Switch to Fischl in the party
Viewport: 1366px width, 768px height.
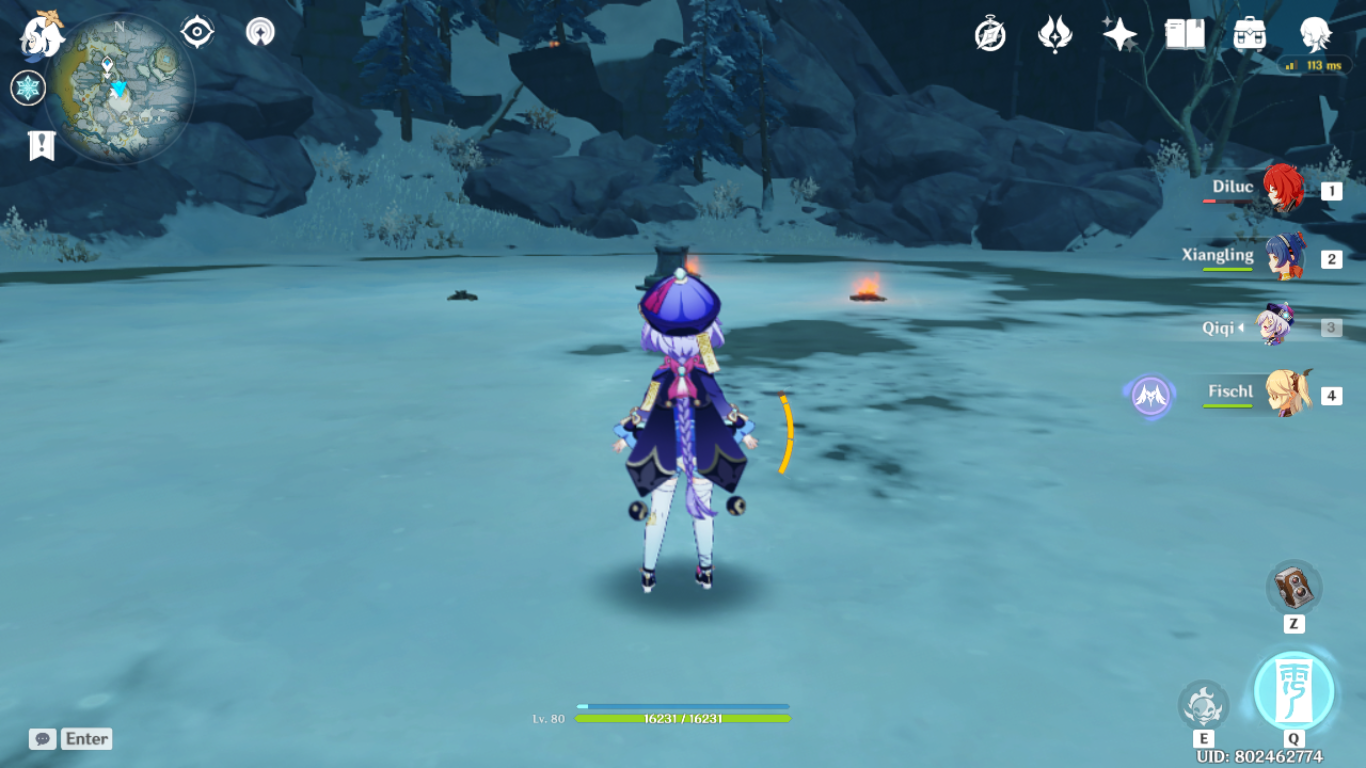pyautogui.click(x=1284, y=394)
